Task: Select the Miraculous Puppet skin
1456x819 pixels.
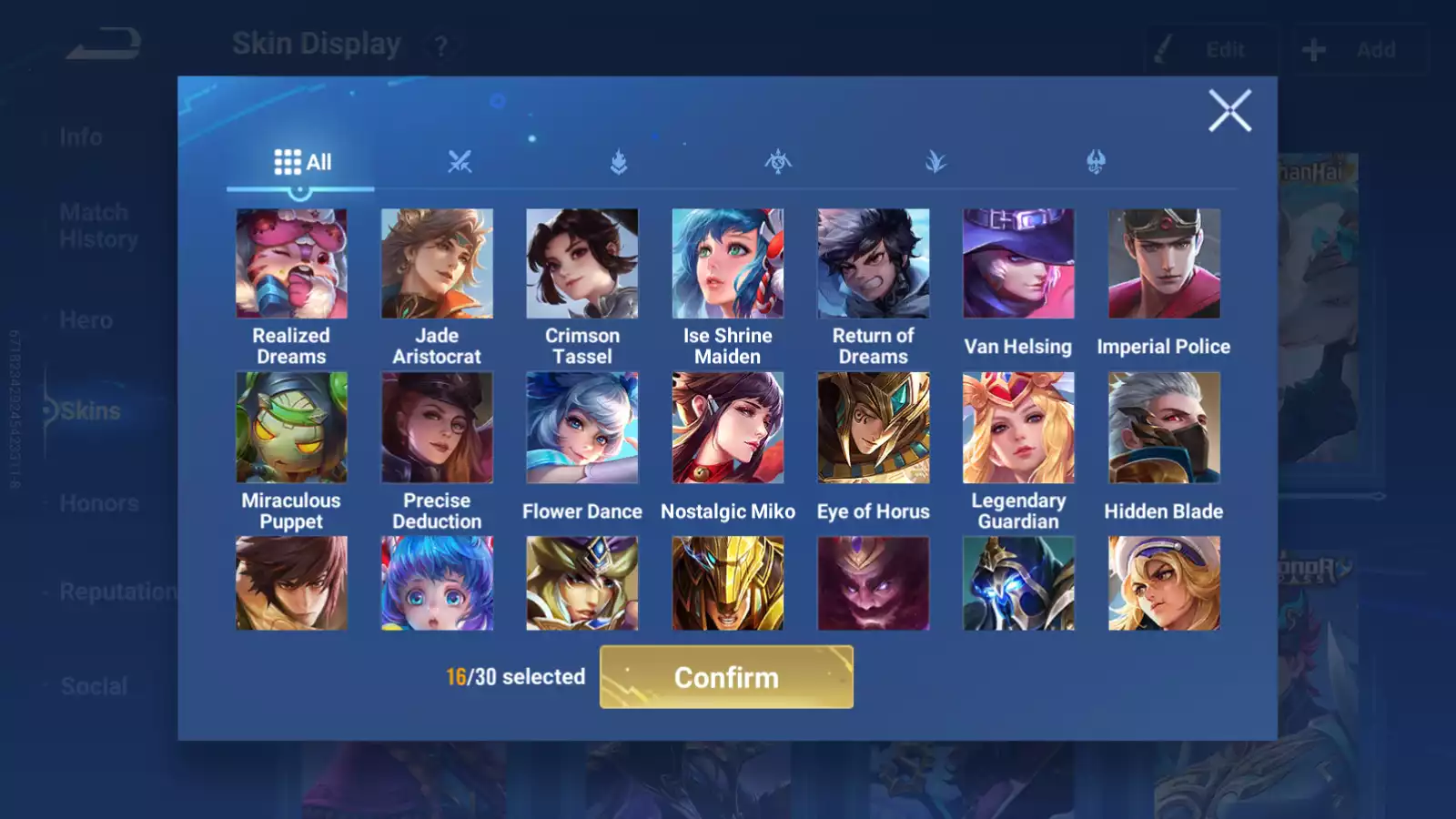Action: tap(291, 428)
